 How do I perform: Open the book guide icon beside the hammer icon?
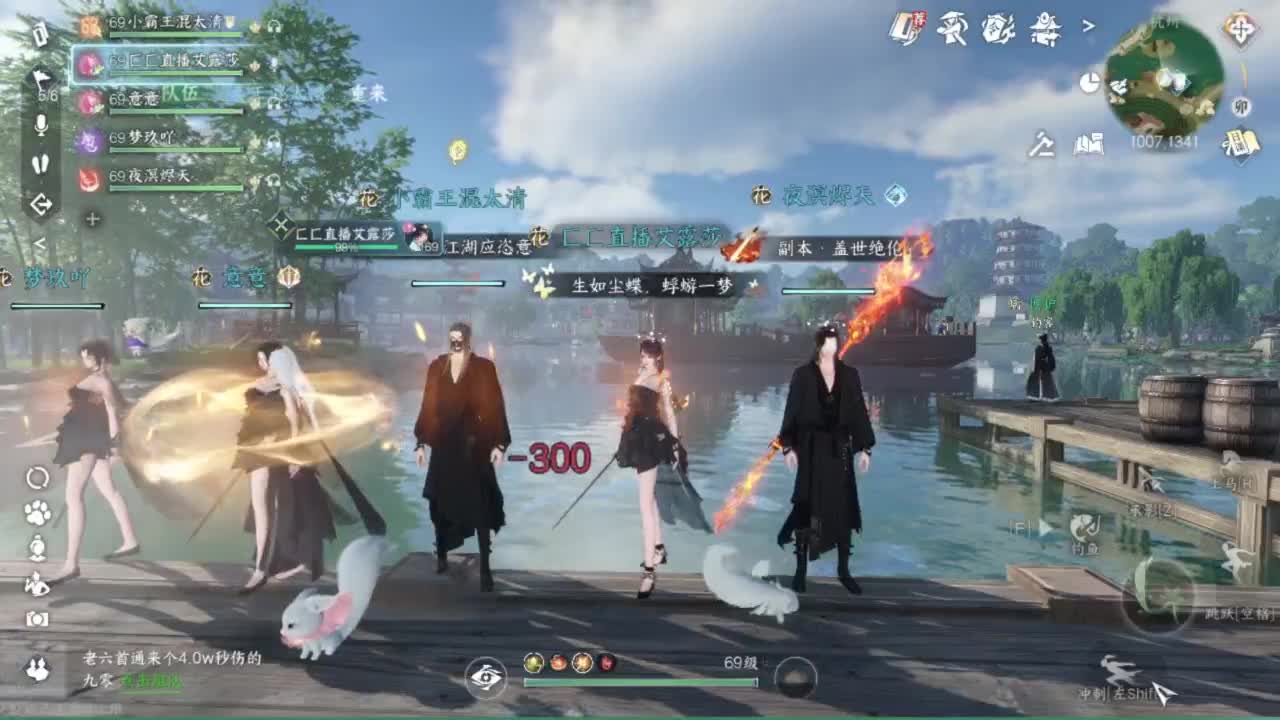pos(1089,143)
